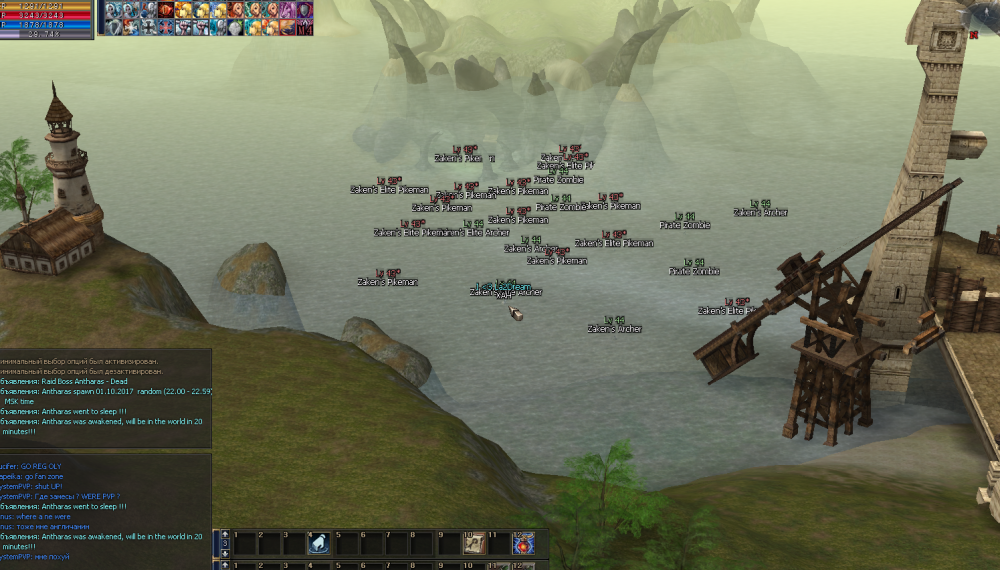Click the hotbar page-up arrow above number 3
Viewport: 1000px width, 570px height.
coord(225,533)
